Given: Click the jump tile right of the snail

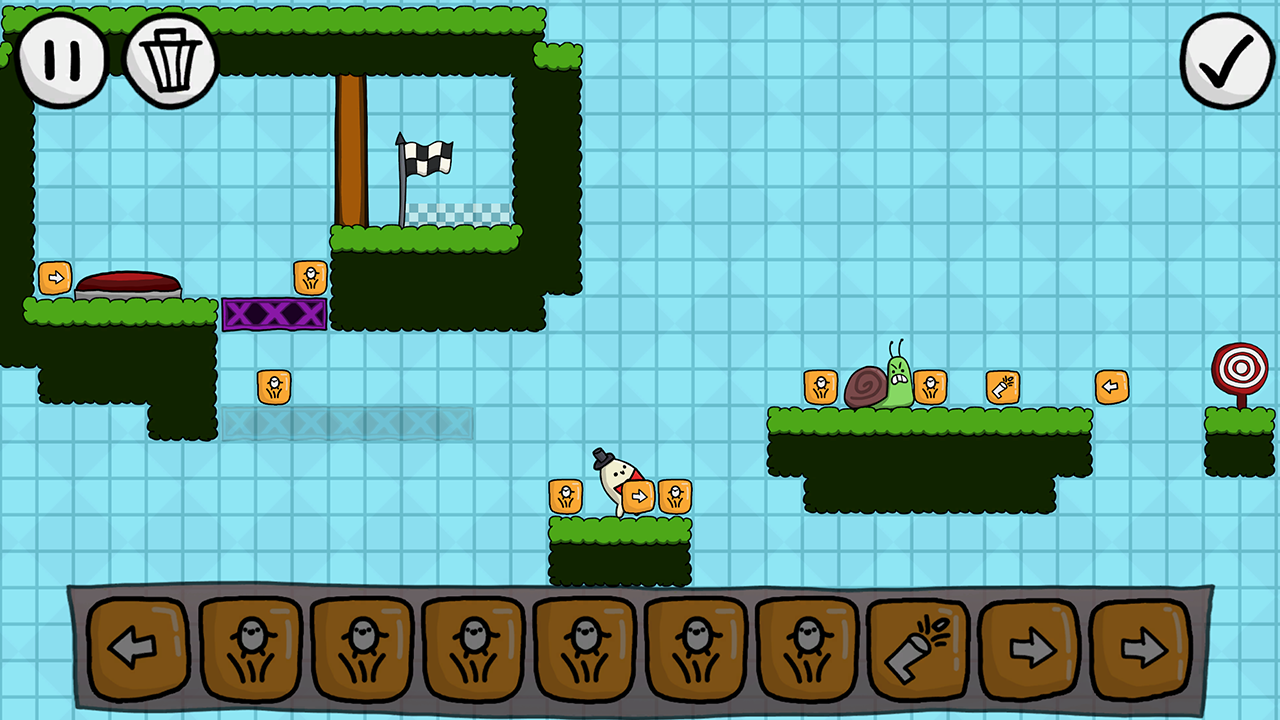Looking at the screenshot, I should click(930, 386).
